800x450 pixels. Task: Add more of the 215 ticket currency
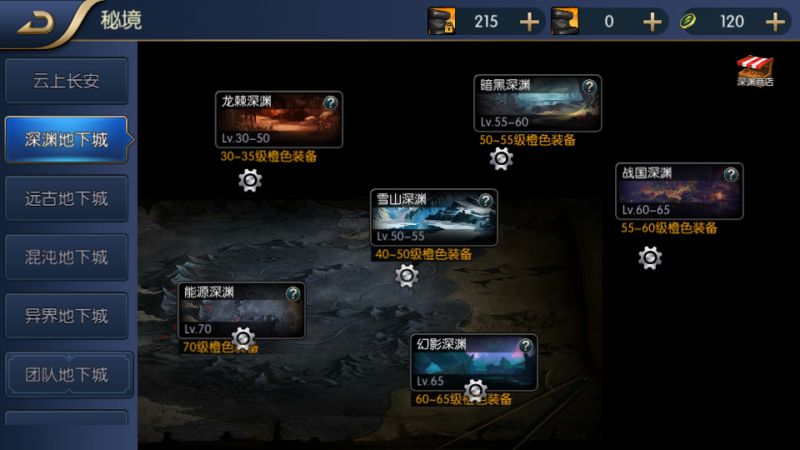click(x=530, y=21)
